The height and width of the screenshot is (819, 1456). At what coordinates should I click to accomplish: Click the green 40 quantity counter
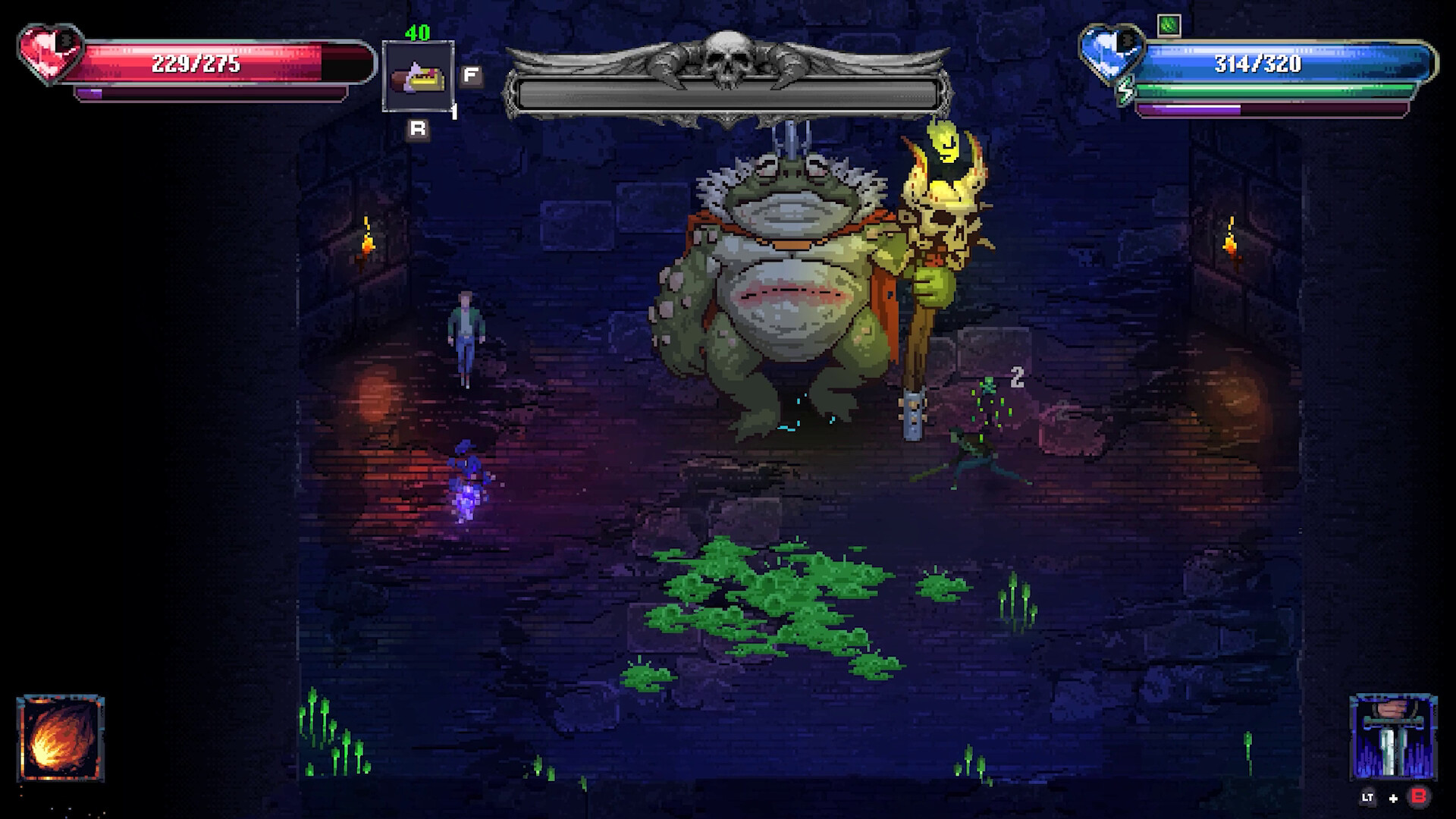pyautogui.click(x=416, y=33)
